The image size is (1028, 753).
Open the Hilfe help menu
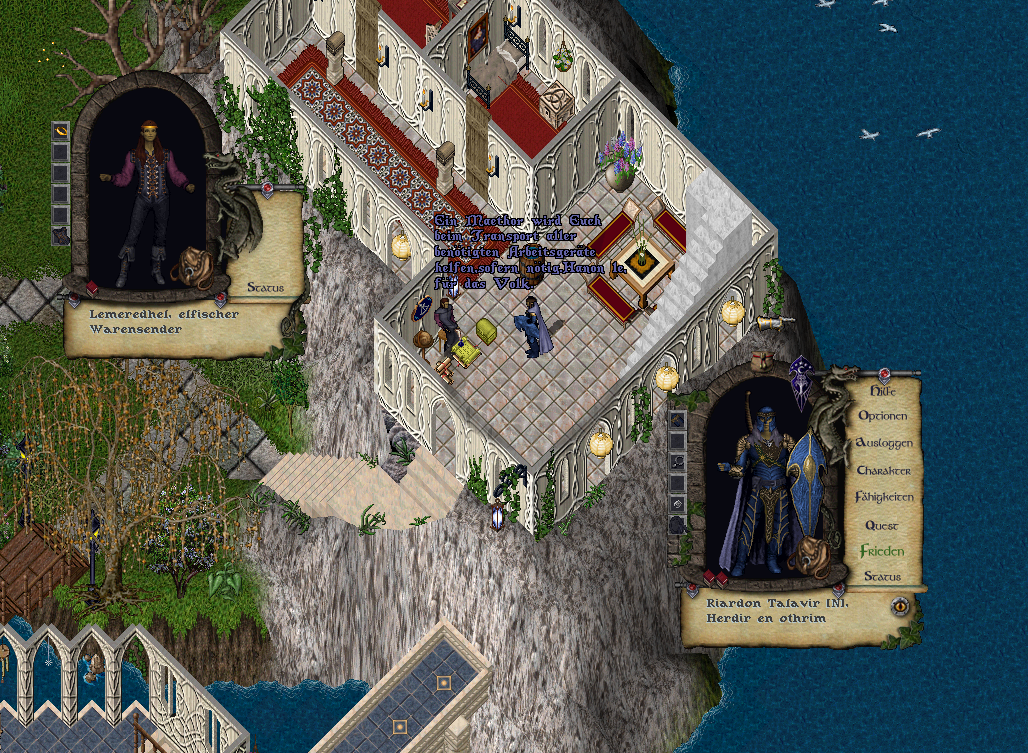click(x=881, y=391)
